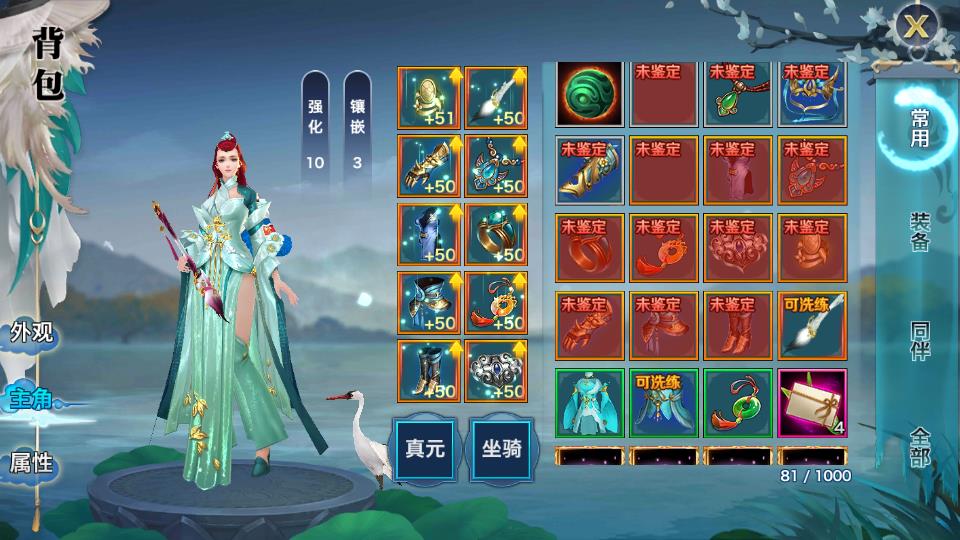Image resolution: width=960 pixels, height=540 pixels.
Task: Select the 主角 main character section
Action: tap(32, 398)
